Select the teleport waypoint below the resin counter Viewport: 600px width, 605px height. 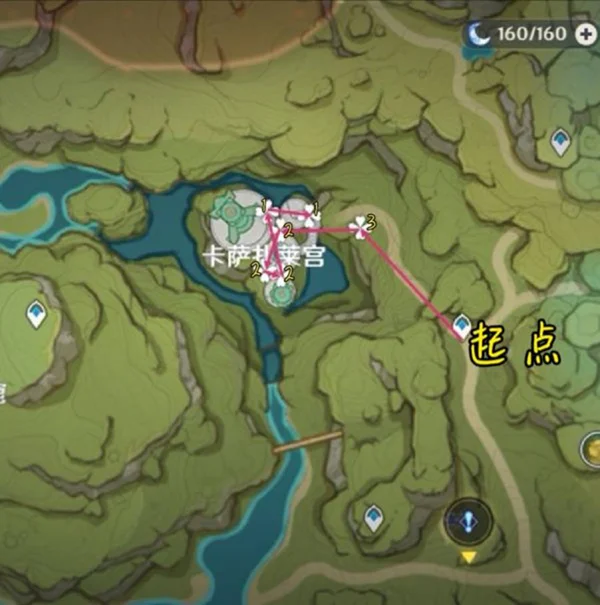point(560,142)
